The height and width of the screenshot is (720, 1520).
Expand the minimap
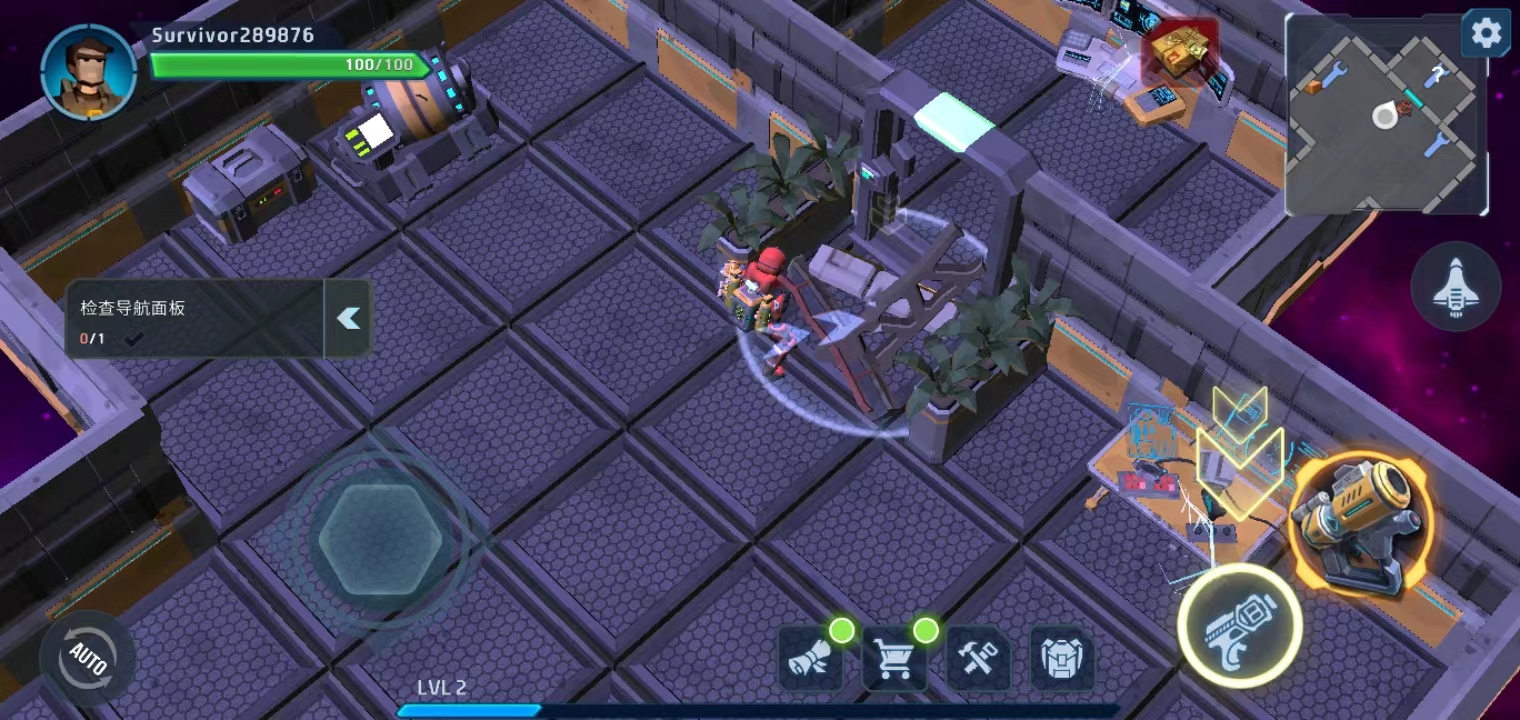(1384, 117)
